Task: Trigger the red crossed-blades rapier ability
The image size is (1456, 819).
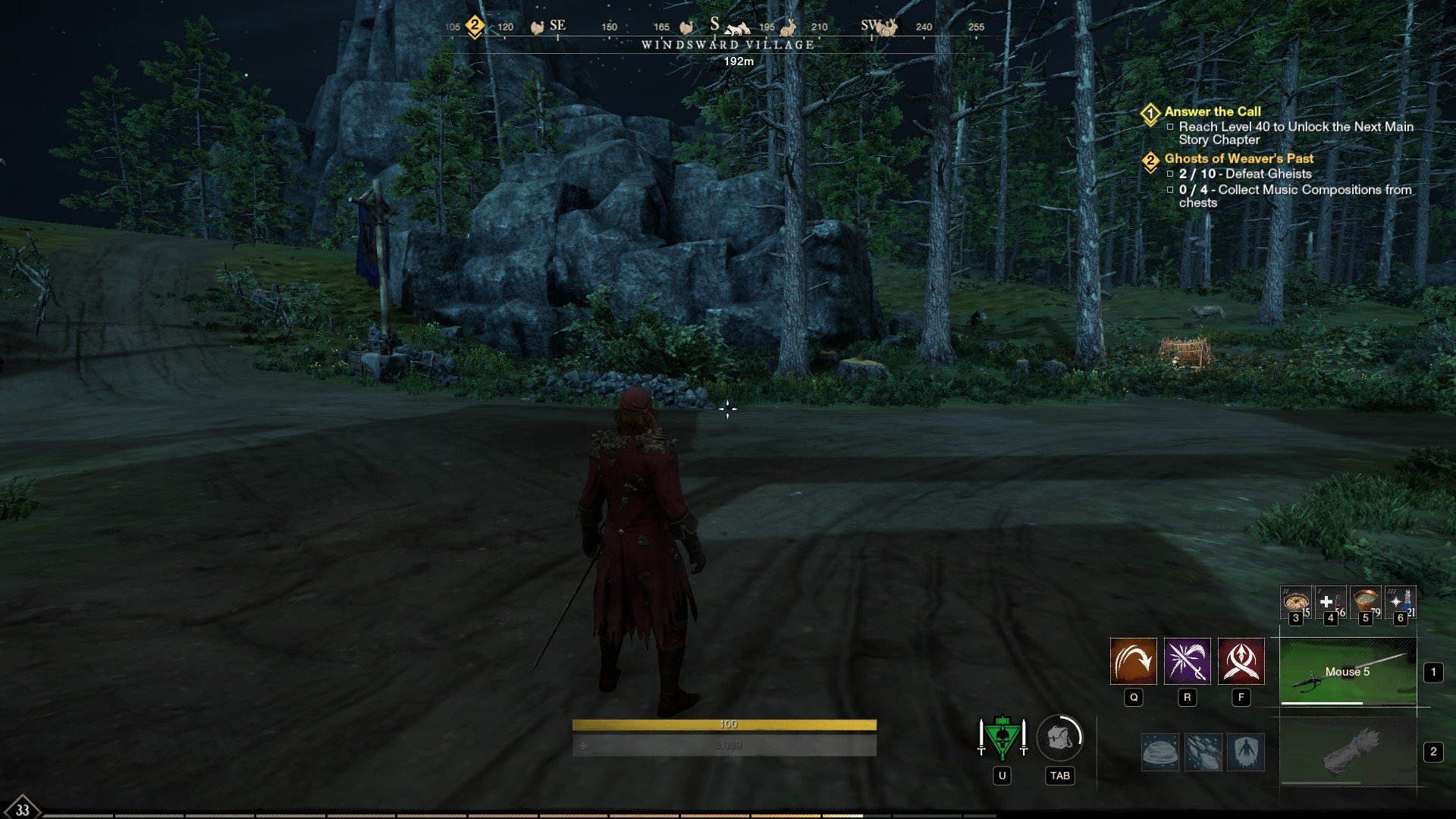Action: 1241,661
